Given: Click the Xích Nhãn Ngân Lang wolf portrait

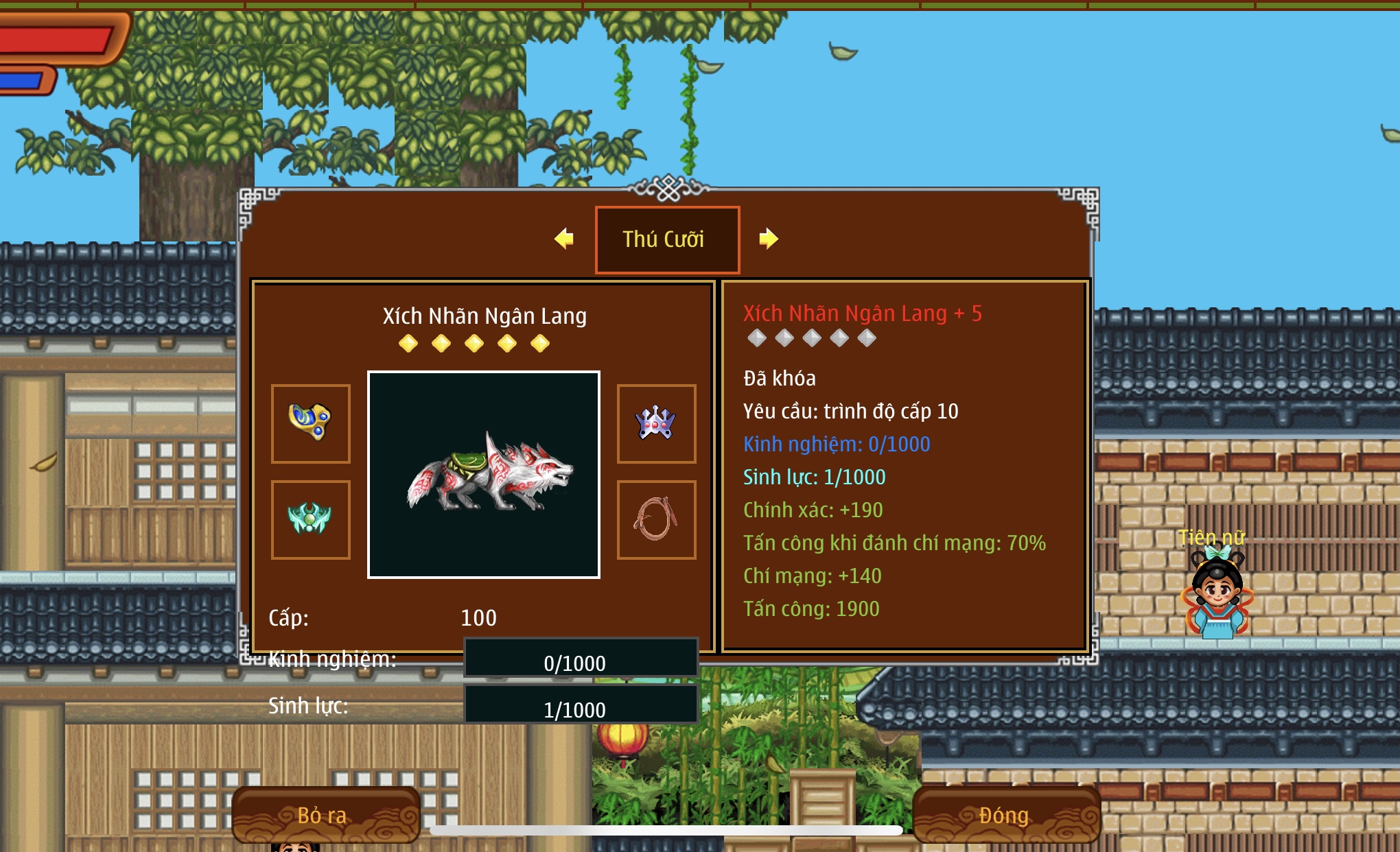Looking at the screenshot, I should pos(484,475).
